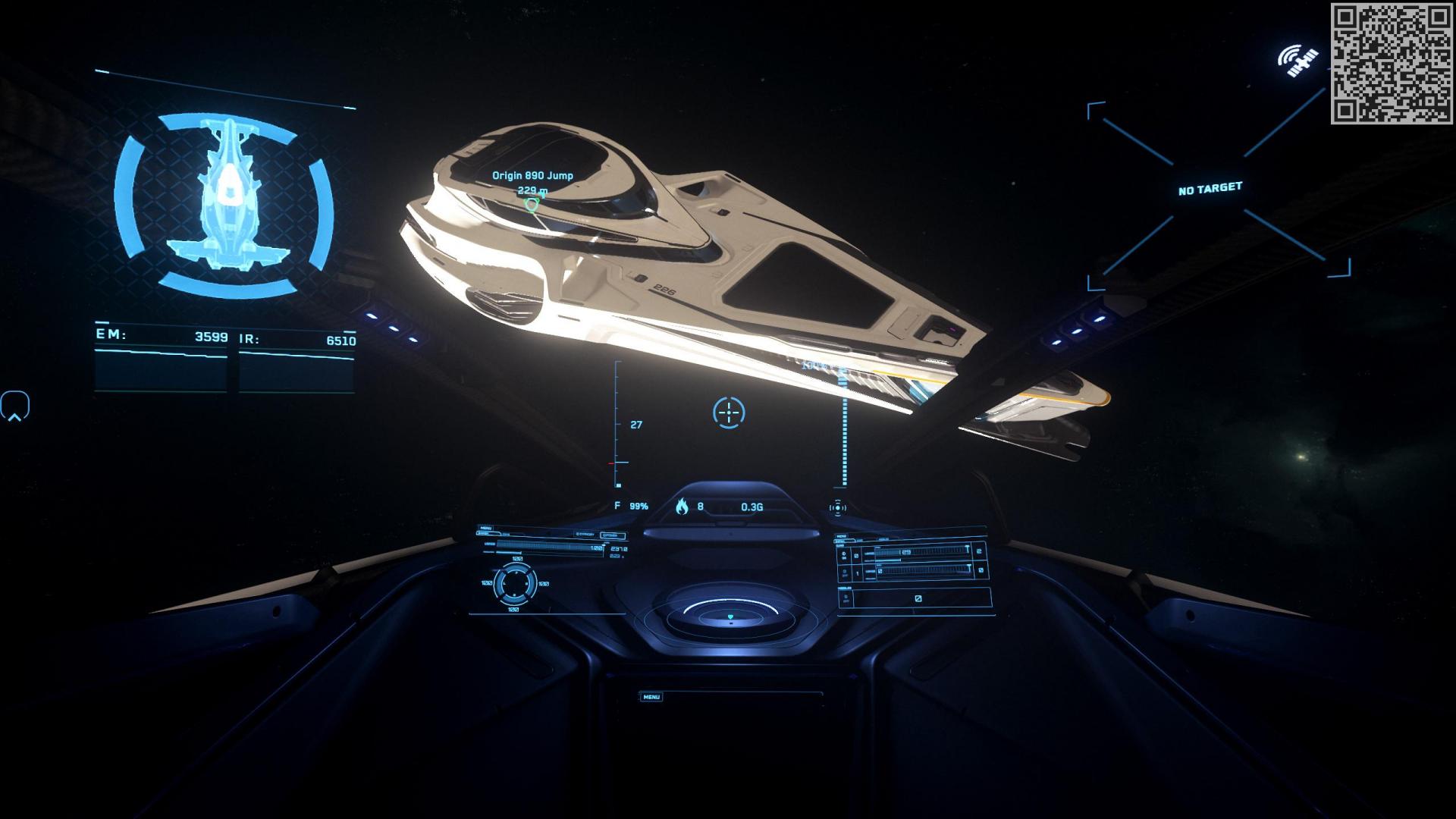1456x819 pixels.
Task: Click the Origin 890 Jump target label
Action: 532,174
